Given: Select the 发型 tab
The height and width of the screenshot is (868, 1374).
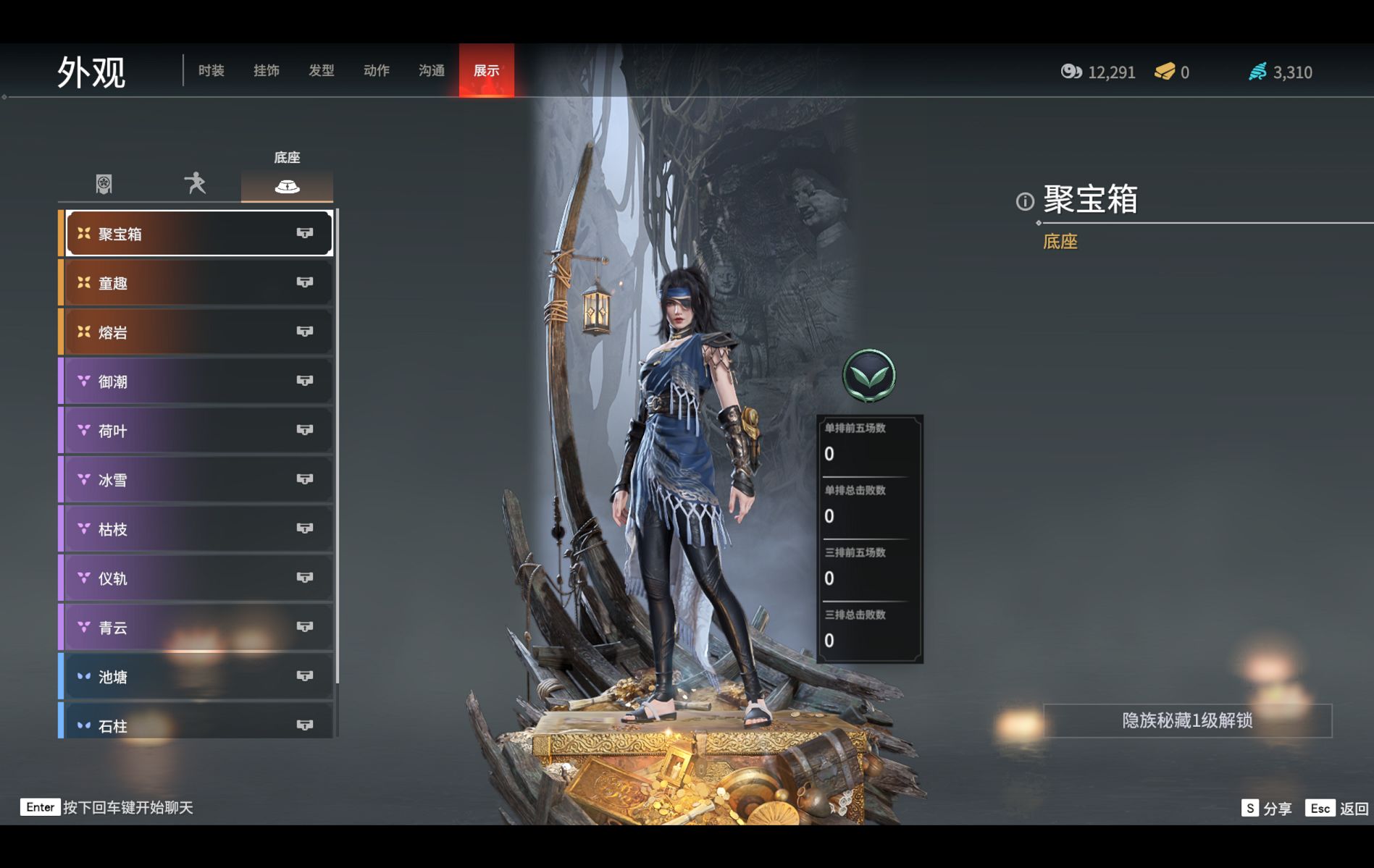Looking at the screenshot, I should (321, 70).
